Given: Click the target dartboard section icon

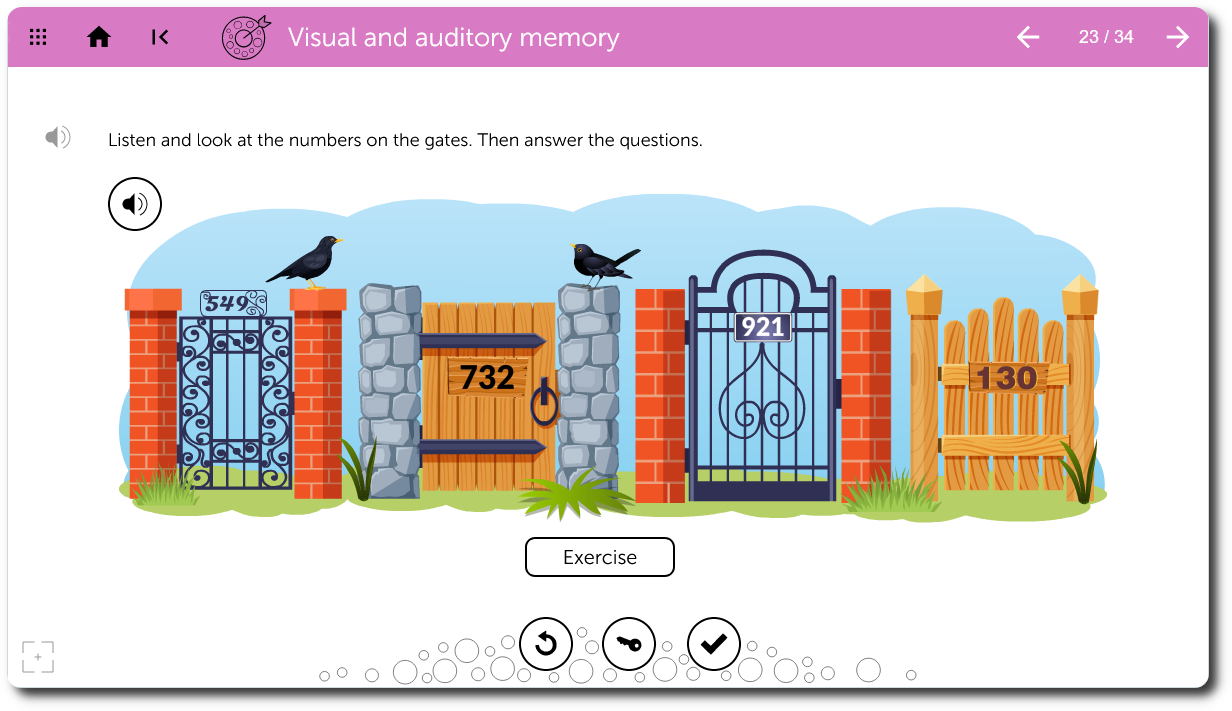Looking at the screenshot, I should [245, 38].
